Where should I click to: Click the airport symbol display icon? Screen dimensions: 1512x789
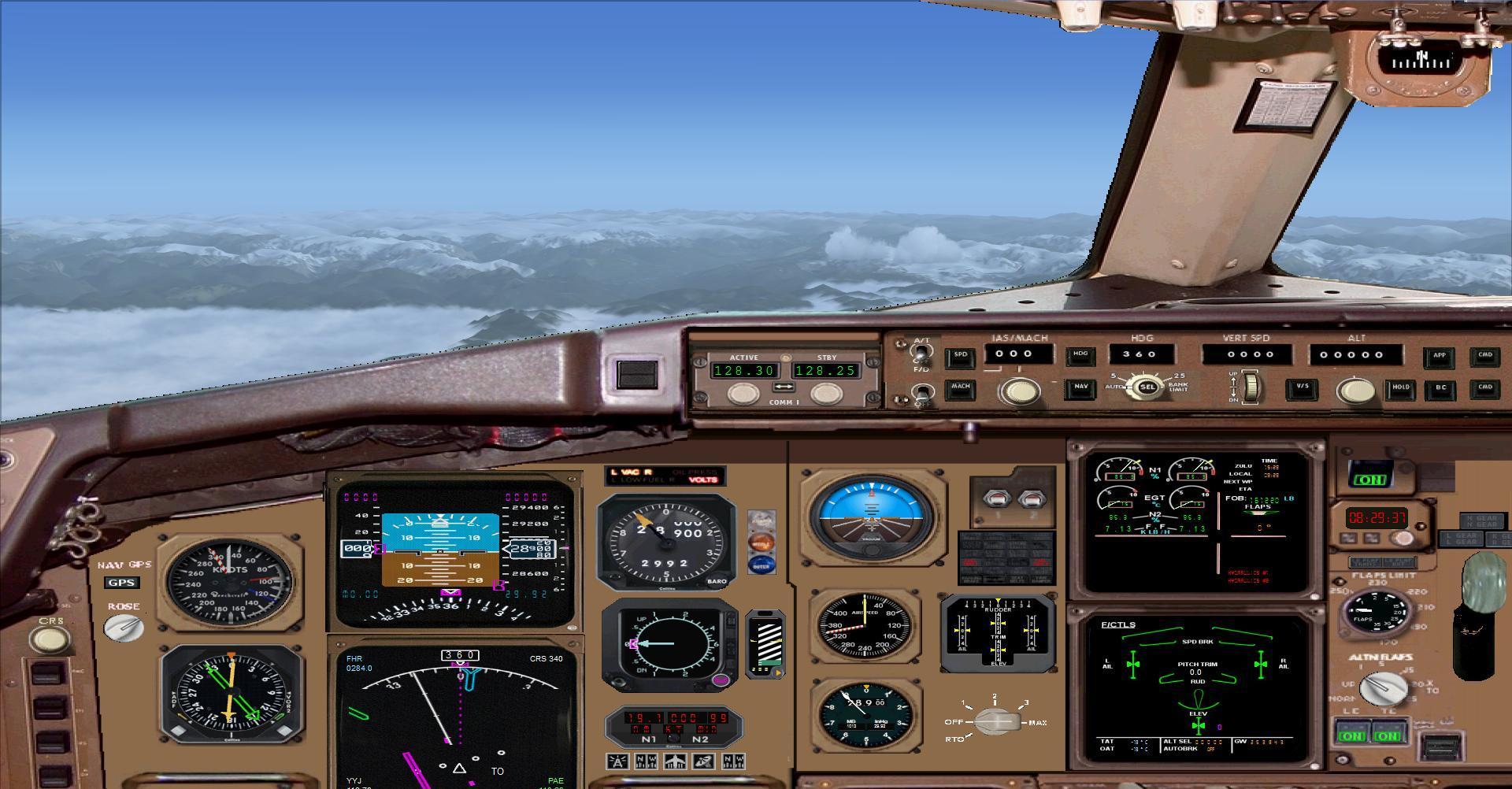[675, 761]
